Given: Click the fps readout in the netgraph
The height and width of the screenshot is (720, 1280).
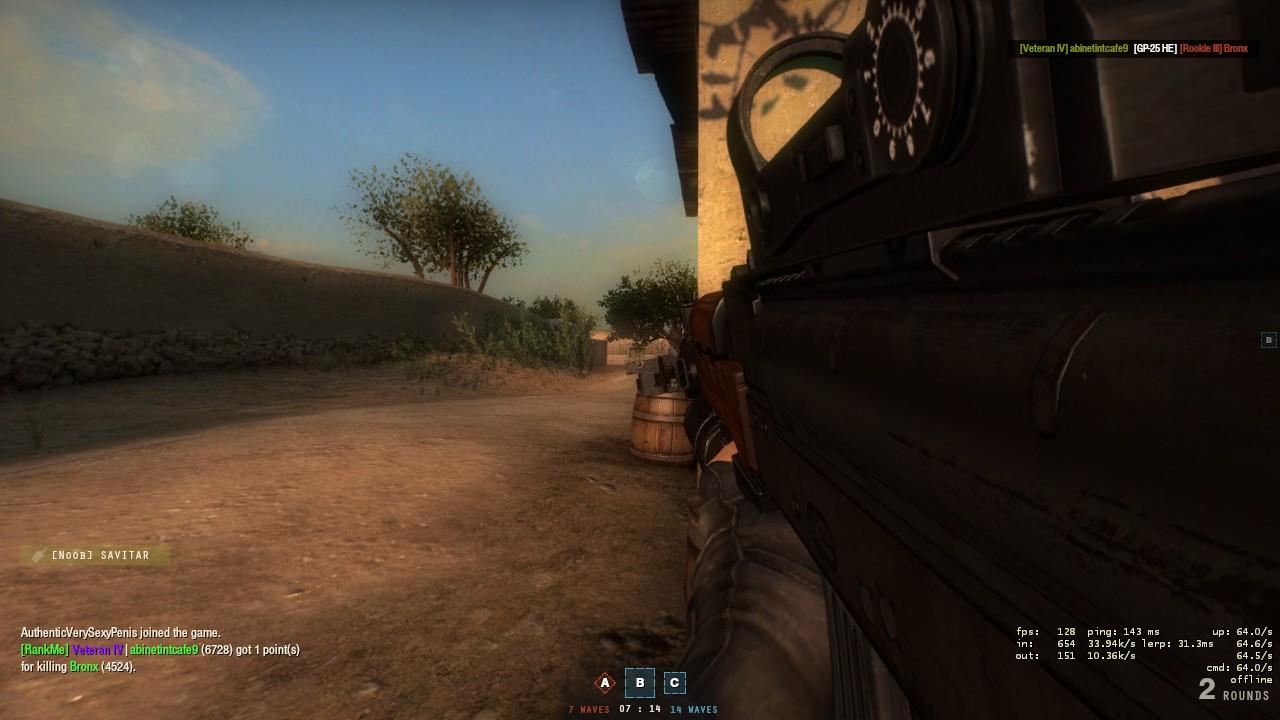Looking at the screenshot, I should (x=1043, y=630).
